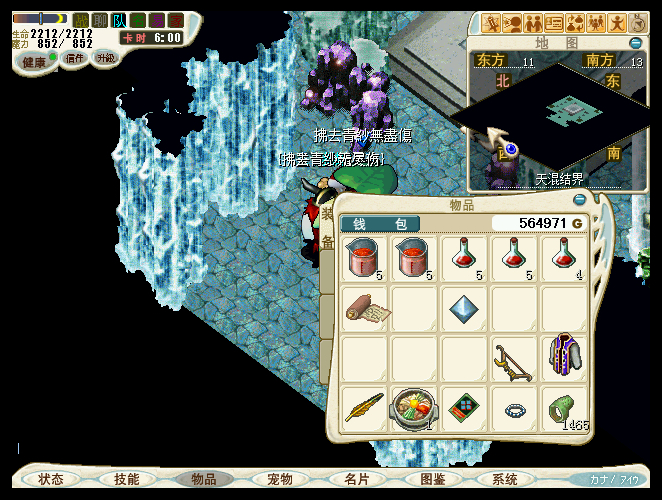Image resolution: width=662 pixels, height=500 pixels.
Task: Select the silver ring item
Action: [515, 409]
